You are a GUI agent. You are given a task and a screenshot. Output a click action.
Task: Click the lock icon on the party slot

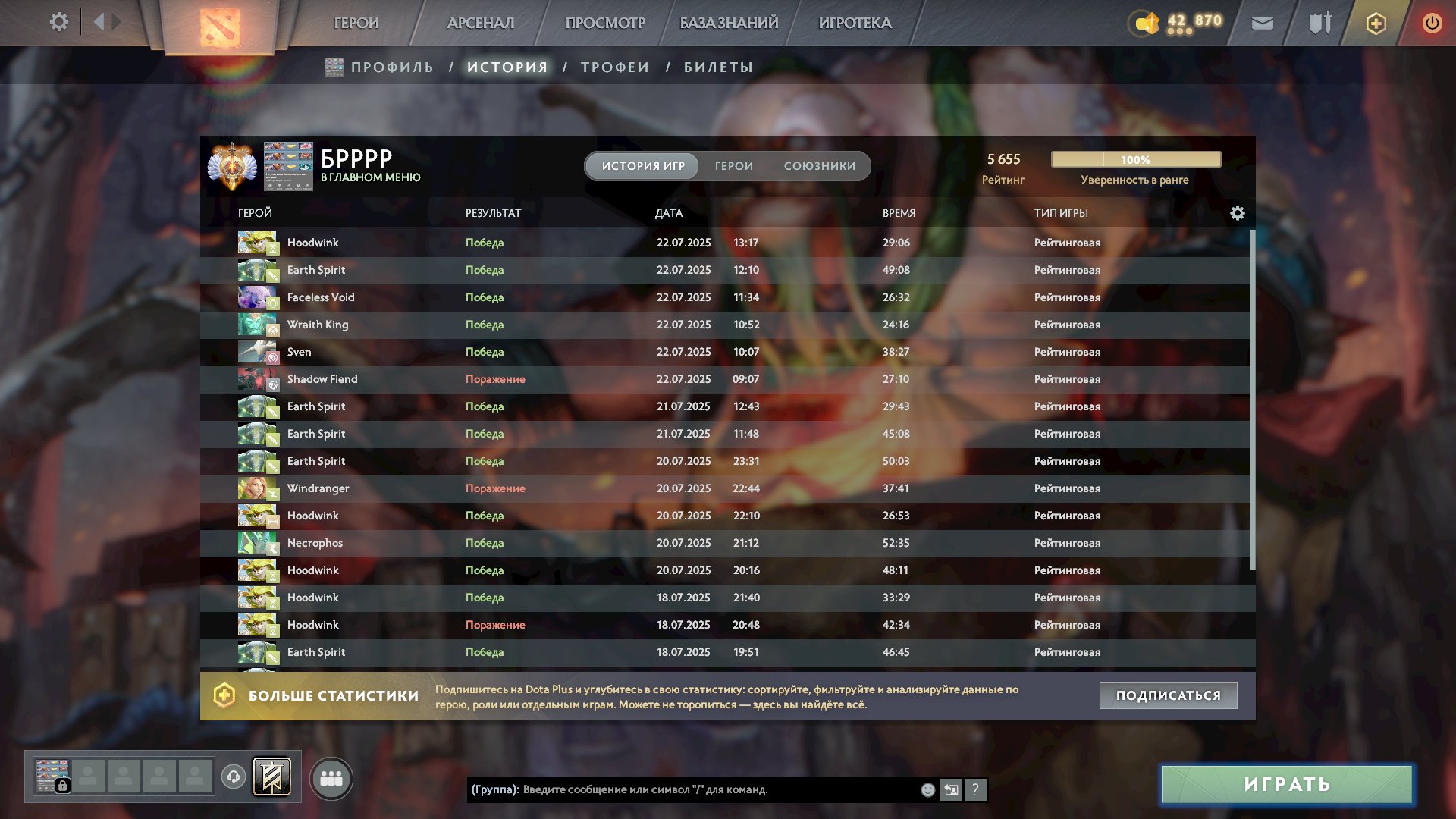pyautogui.click(x=63, y=784)
